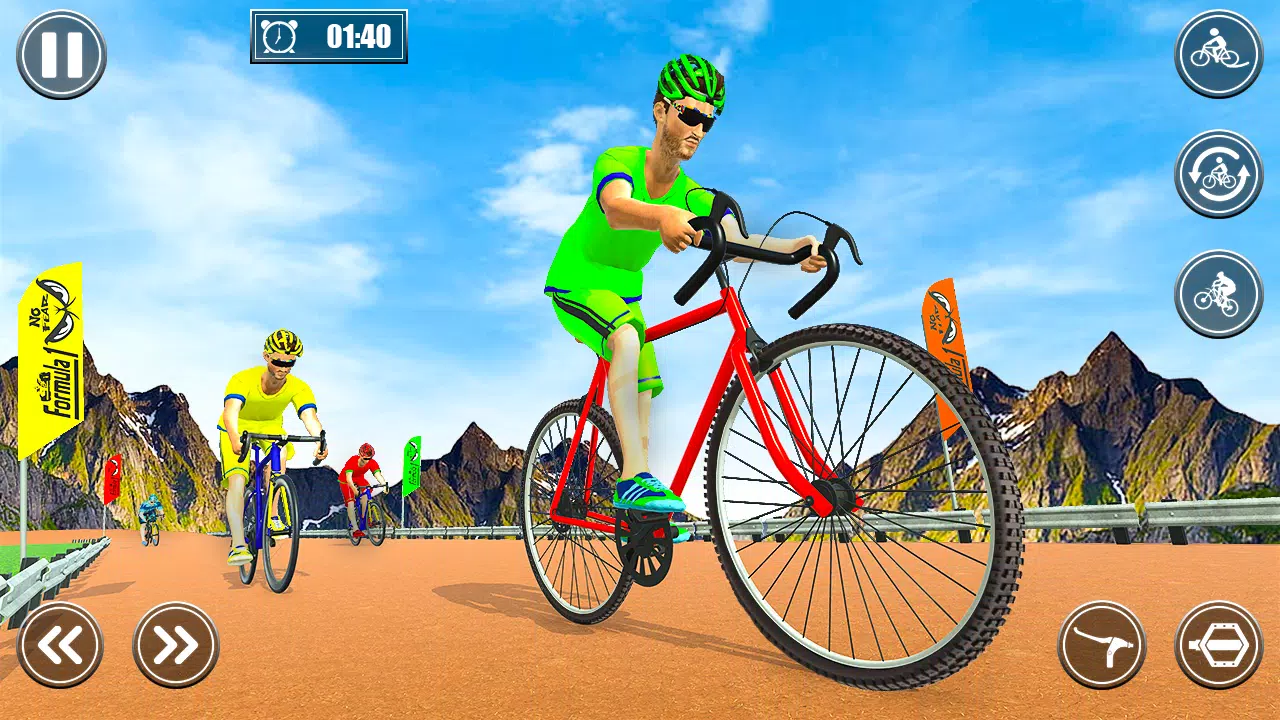1280x720 pixels.
Task: Tap the pedal accelerate button
Action: point(1219,645)
